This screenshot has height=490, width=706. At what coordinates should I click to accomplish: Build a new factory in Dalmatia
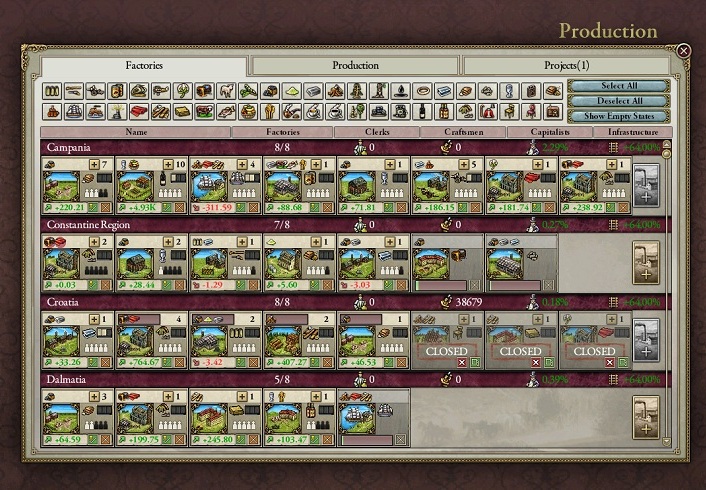click(646, 419)
